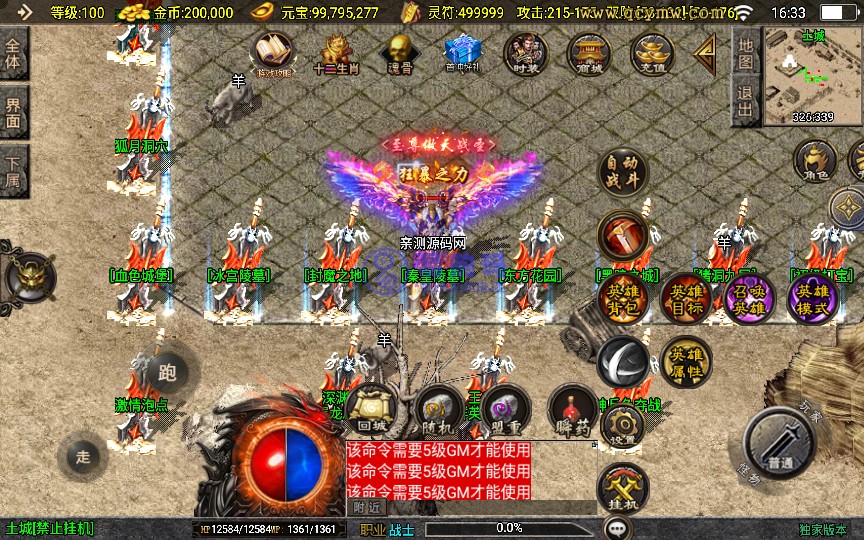Image resolution: width=864 pixels, height=540 pixels.
Task: Open the 魂骨 skull icon
Action: [x=399, y=52]
